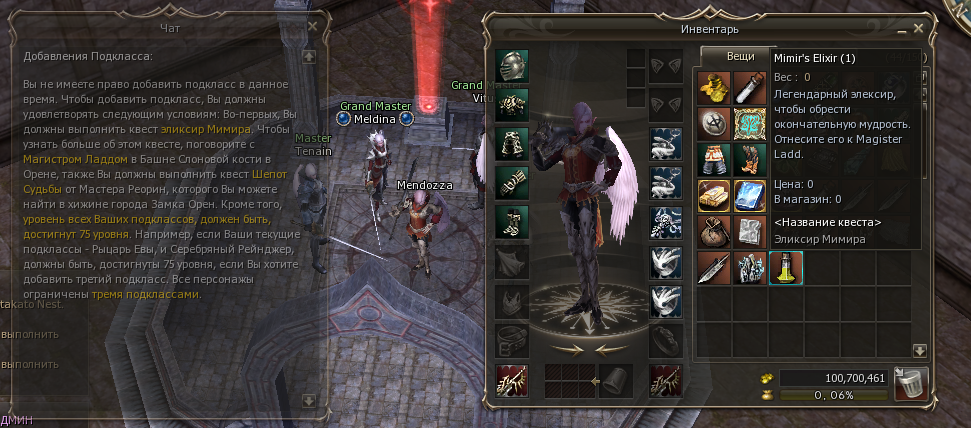Click the teal rune tile item
The width and height of the screenshot is (971, 428).
750,125
